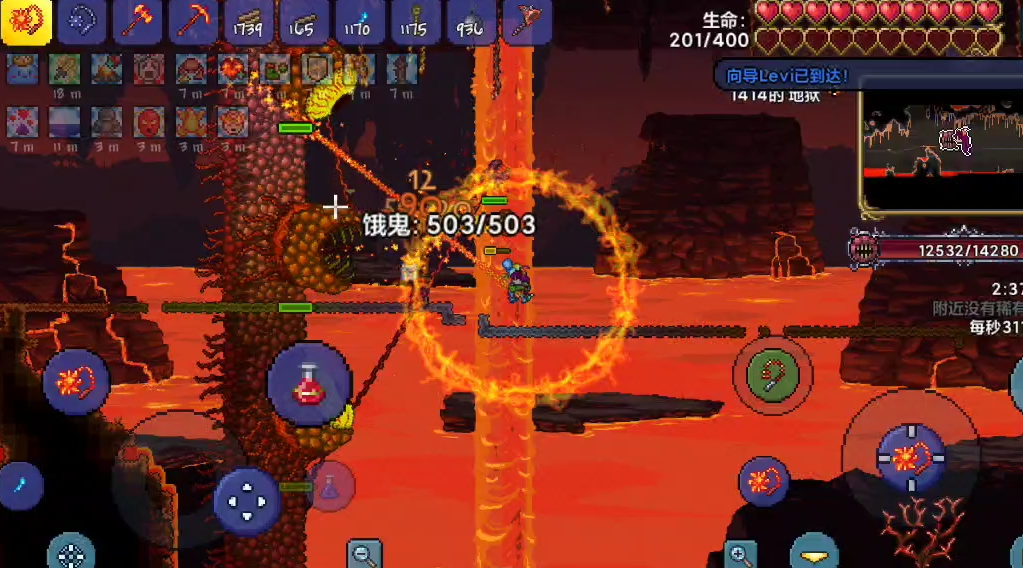The height and width of the screenshot is (568, 1023).
Task: Zoom in with the plus magnifier
Action: tap(741, 553)
